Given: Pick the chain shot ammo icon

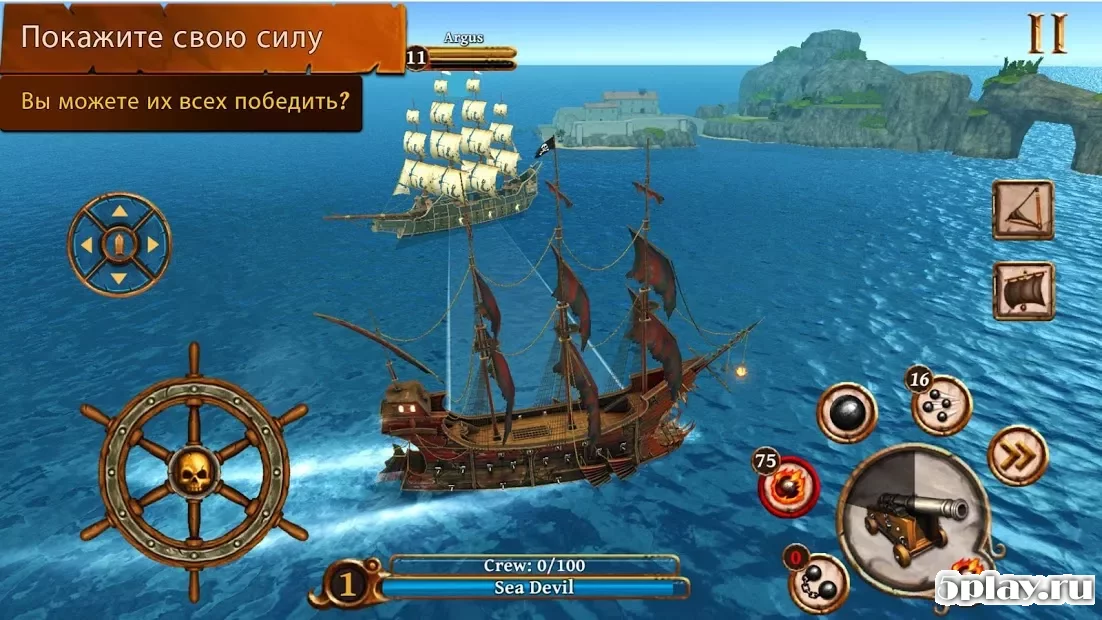Looking at the screenshot, I should point(819,581).
